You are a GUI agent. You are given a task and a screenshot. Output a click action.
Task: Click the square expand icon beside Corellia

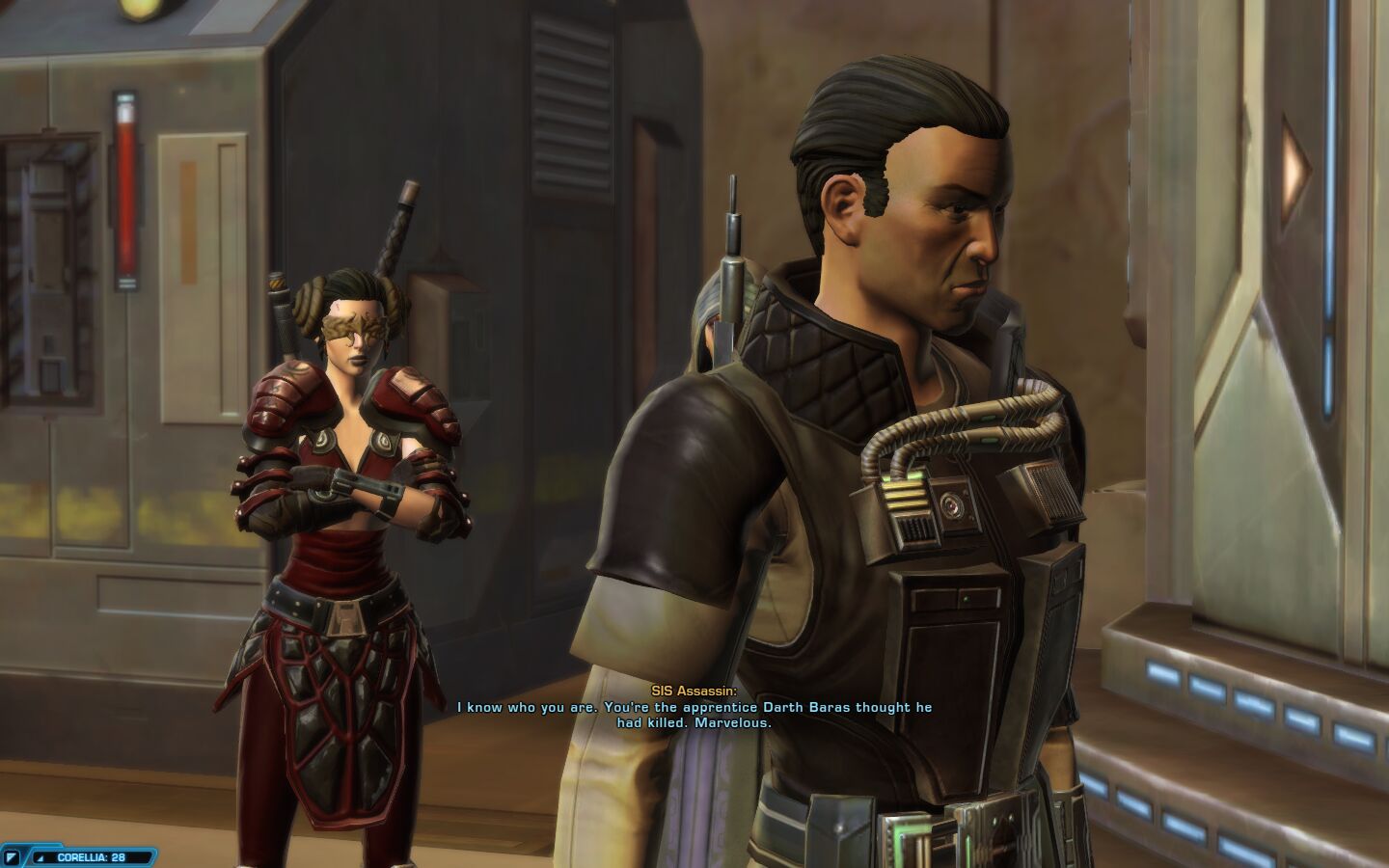12,856
